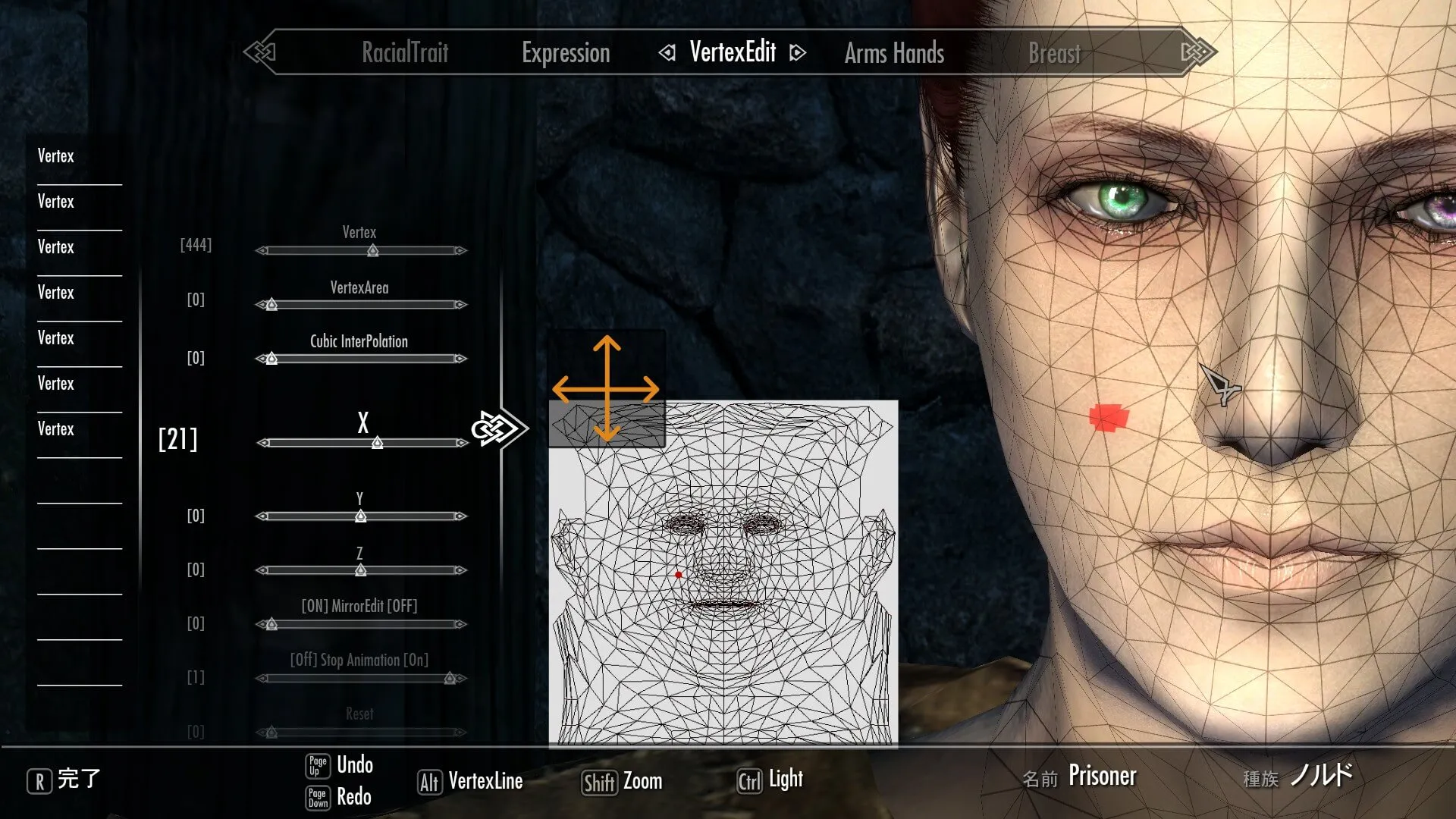Select the red vertex dot on UV map
The image size is (1456, 819).
pyautogui.click(x=678, y=575)
